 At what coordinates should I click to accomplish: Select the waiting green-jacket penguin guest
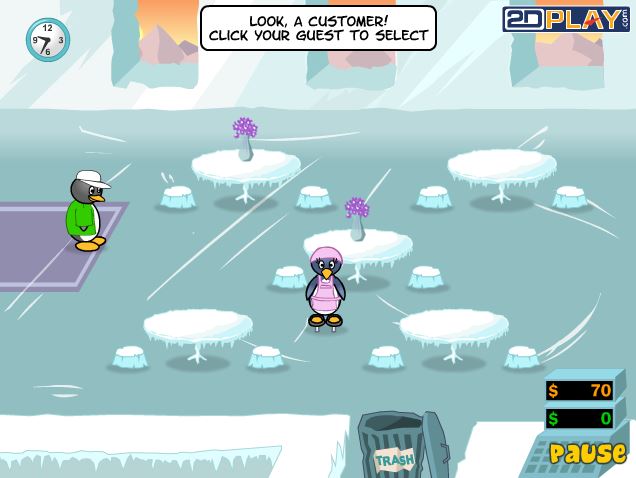(x=86, y=211)
